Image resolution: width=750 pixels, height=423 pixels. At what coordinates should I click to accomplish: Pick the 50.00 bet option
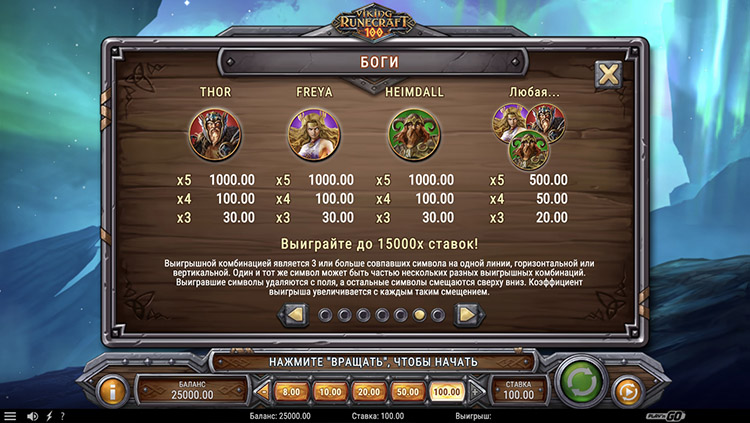coord(406,391)
